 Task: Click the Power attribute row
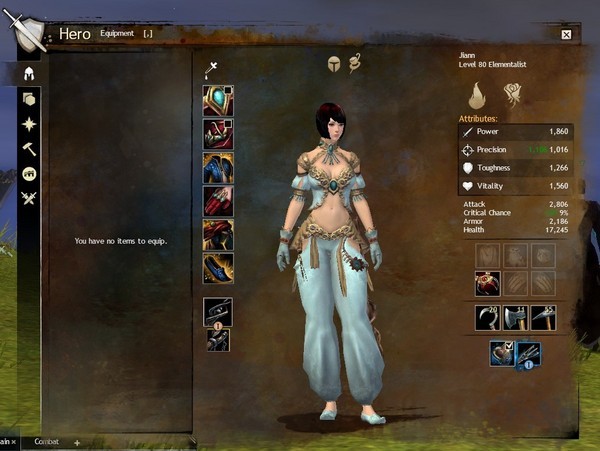pos(514,131)
